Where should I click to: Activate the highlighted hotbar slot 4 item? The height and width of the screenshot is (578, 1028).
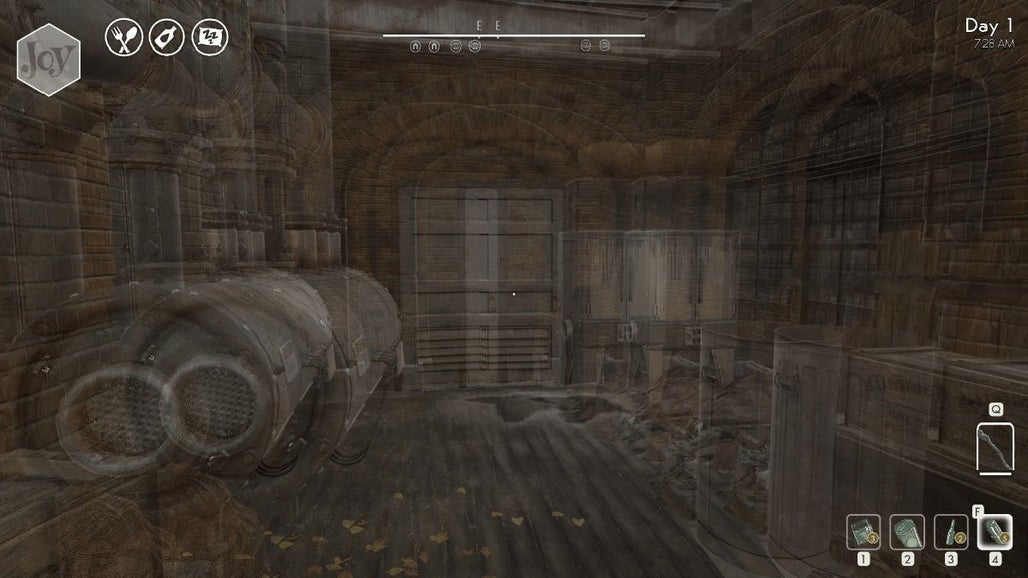tap(994, 531)
